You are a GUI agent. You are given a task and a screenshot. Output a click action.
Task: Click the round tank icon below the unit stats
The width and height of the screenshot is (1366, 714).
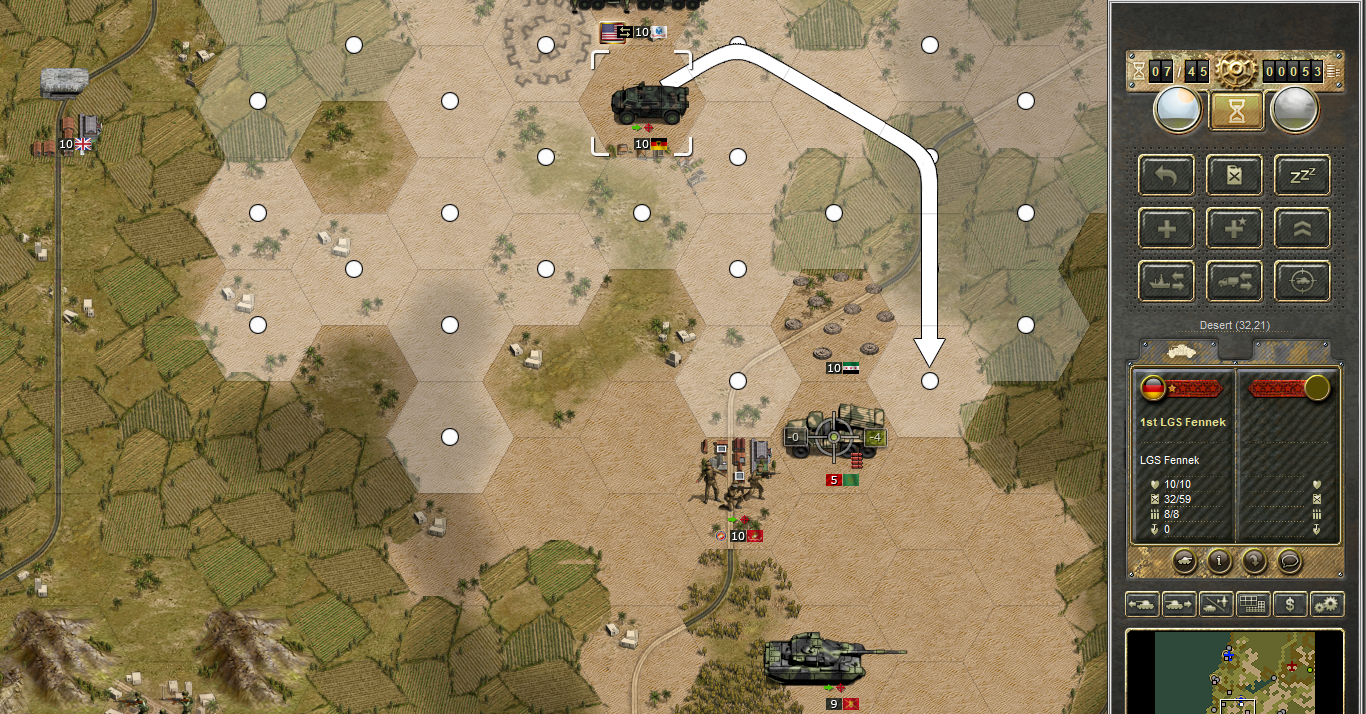click(x=1184, y=561)
